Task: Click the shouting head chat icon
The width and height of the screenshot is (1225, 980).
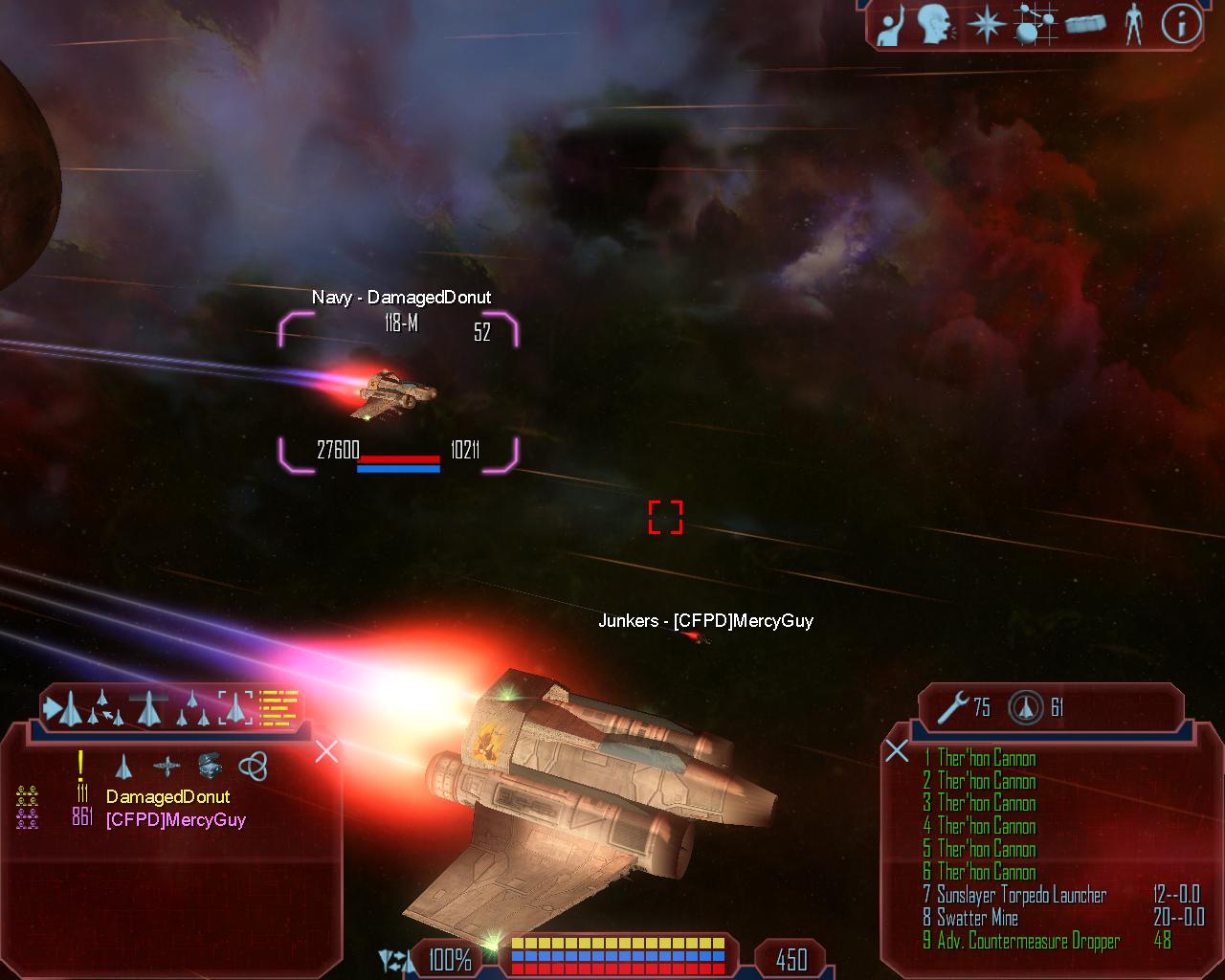Action: pos(933,25)
